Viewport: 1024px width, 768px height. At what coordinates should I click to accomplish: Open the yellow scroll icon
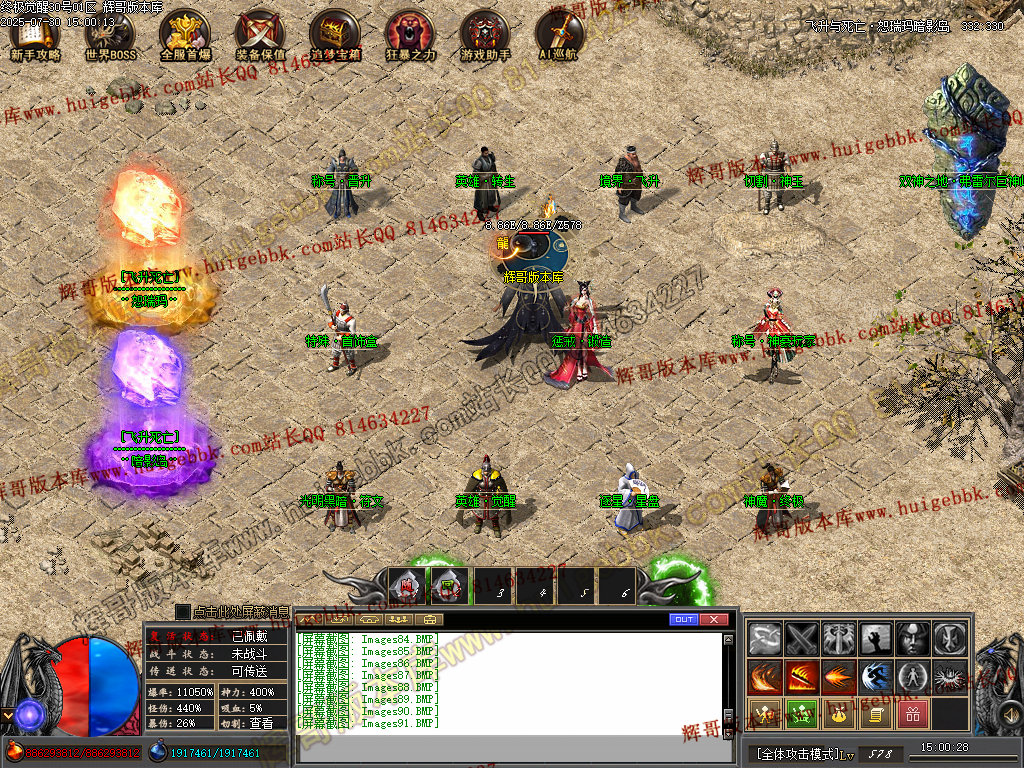click(x=875, y=714)
